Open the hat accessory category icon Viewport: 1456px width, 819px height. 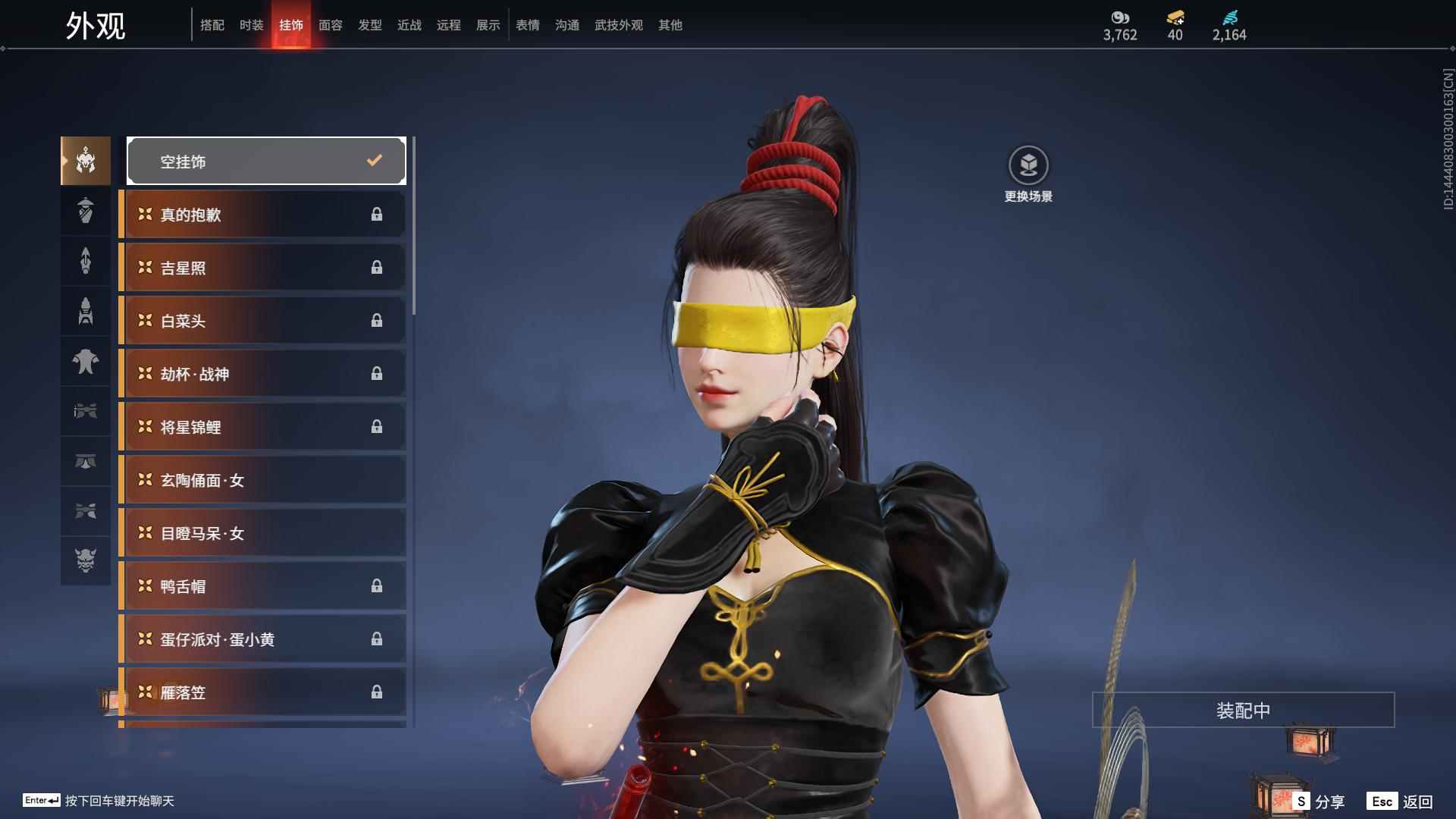(86, 211)
